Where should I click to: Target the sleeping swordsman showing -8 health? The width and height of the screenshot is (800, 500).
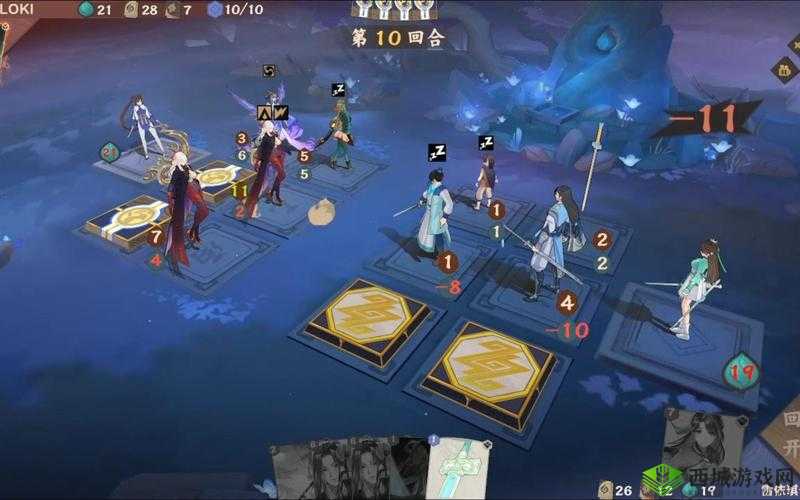click(434, 217)
